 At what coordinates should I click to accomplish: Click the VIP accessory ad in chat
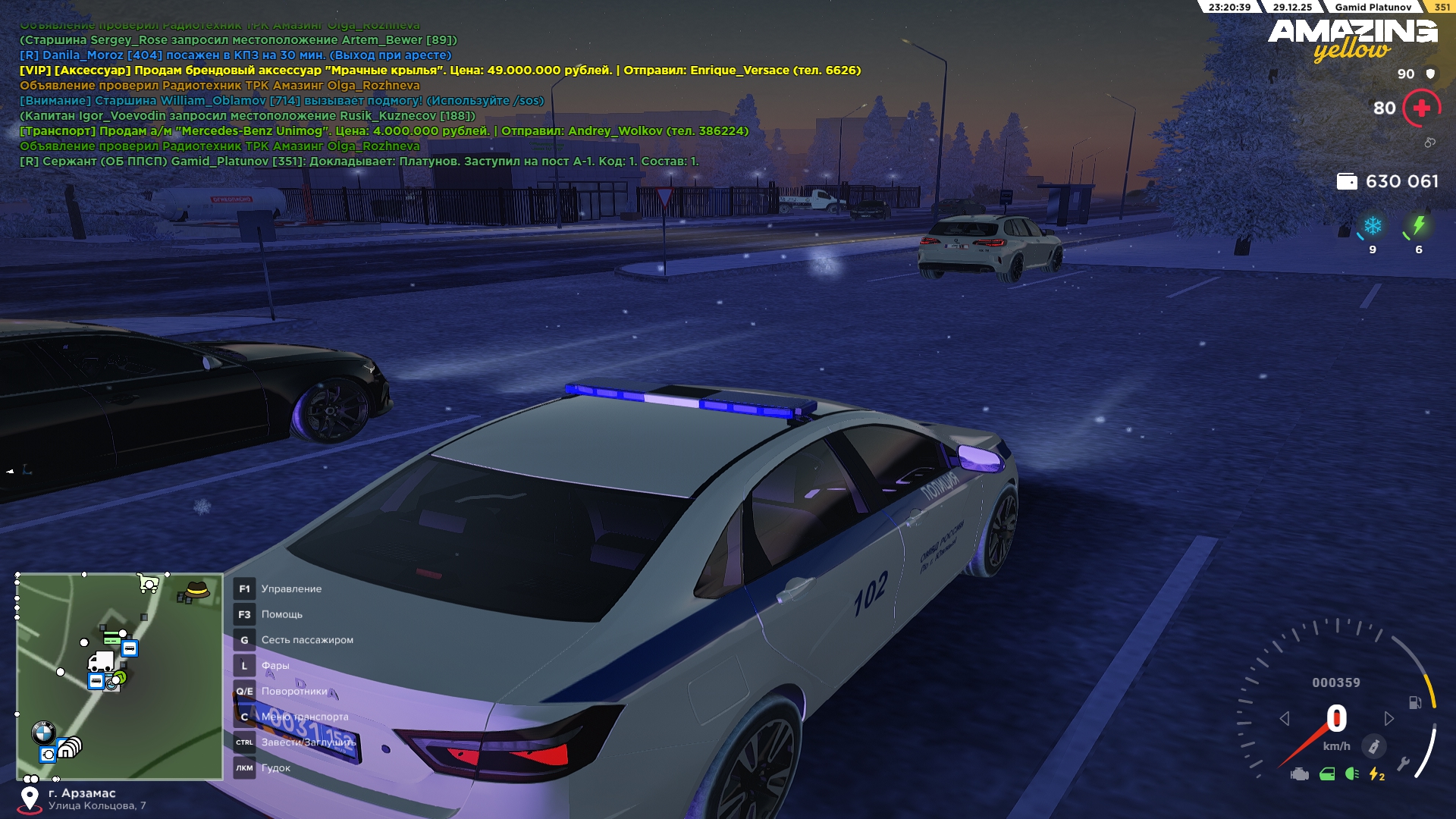point(440,71)
